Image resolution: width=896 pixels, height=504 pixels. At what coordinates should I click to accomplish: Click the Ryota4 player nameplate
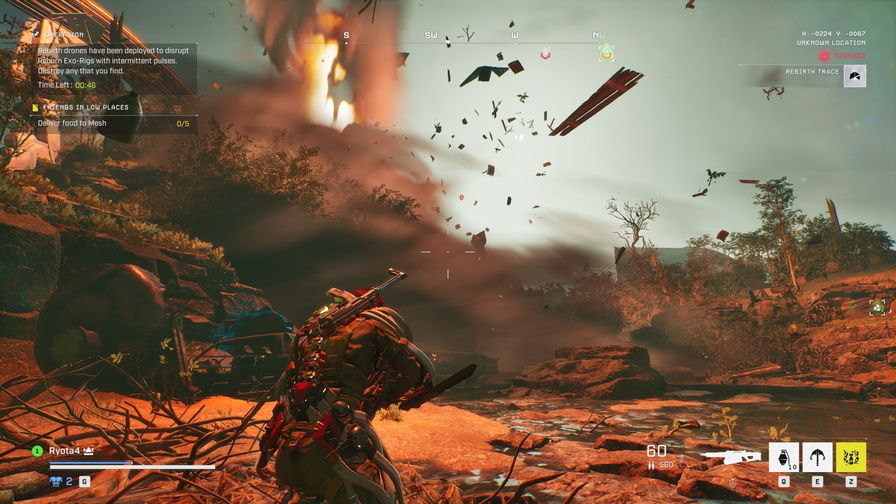(66, 451)
